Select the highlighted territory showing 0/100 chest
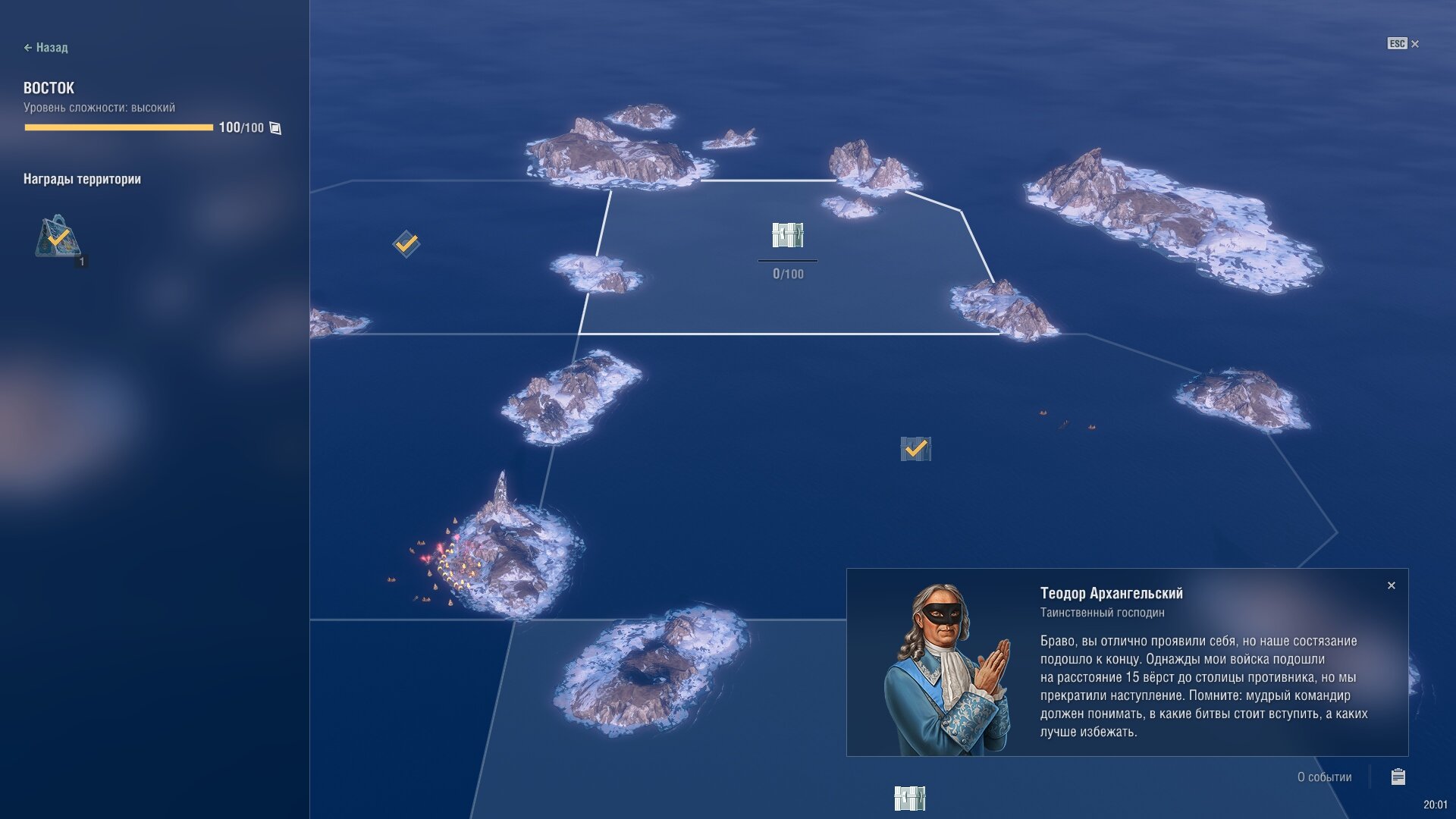 (787, 236)
